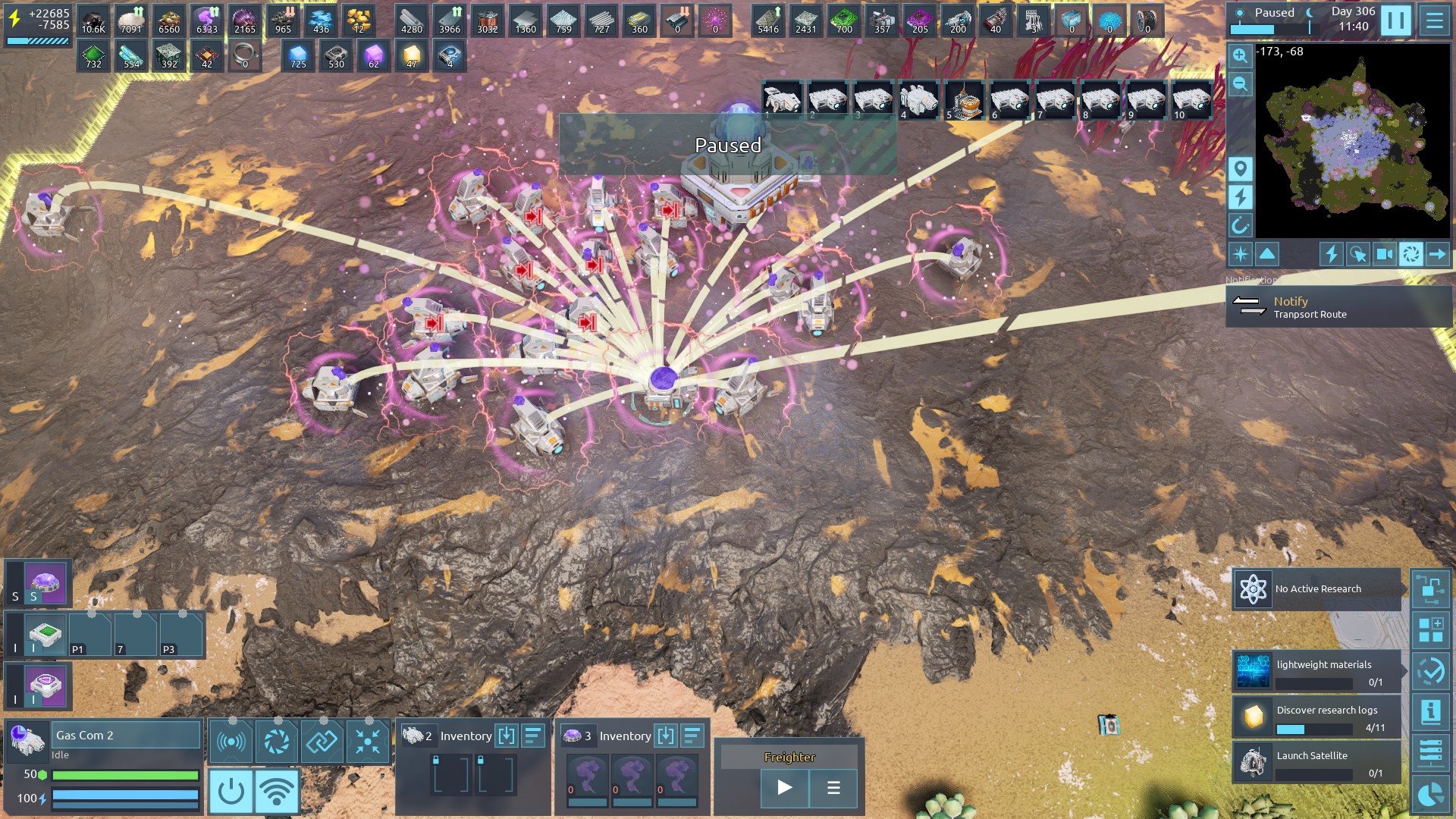Image resolution: width=1456 pixels, height=819 pixels.
Task: Open the Discover research logs objective
Action: (1317, 717)
